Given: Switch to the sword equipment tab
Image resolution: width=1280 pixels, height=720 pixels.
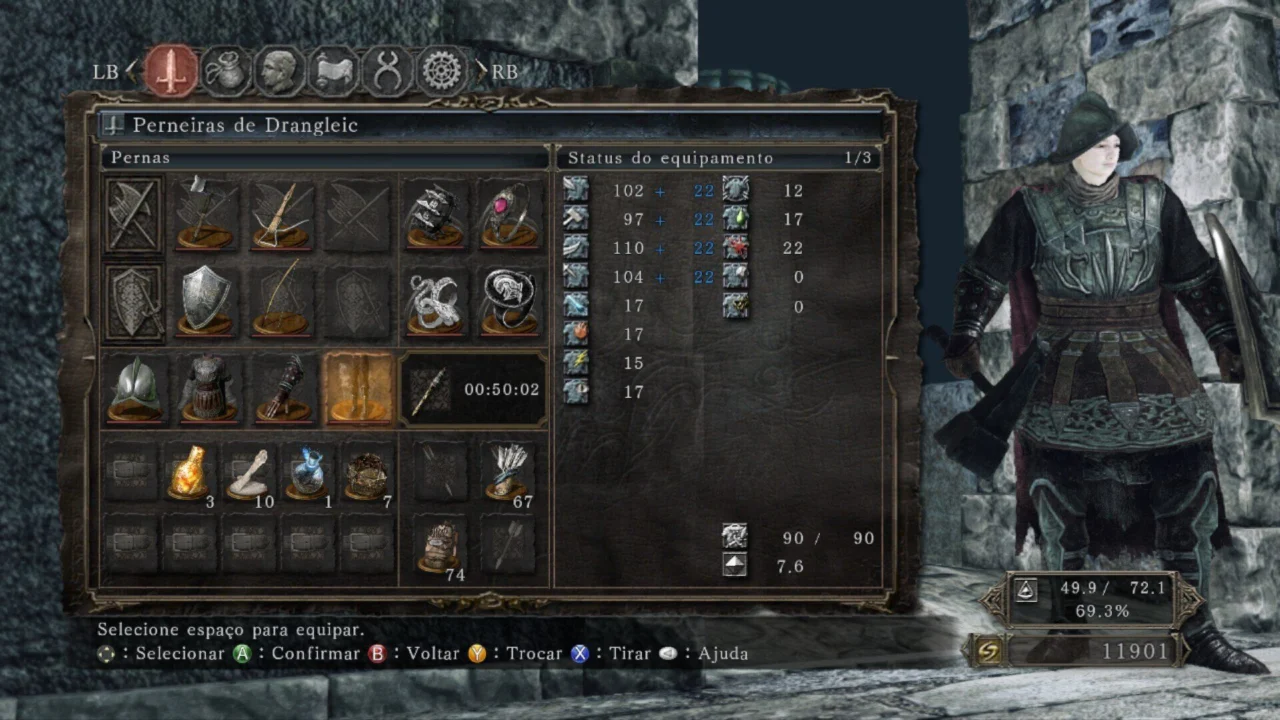Looking at the screenshot, I should coord(171,71).
